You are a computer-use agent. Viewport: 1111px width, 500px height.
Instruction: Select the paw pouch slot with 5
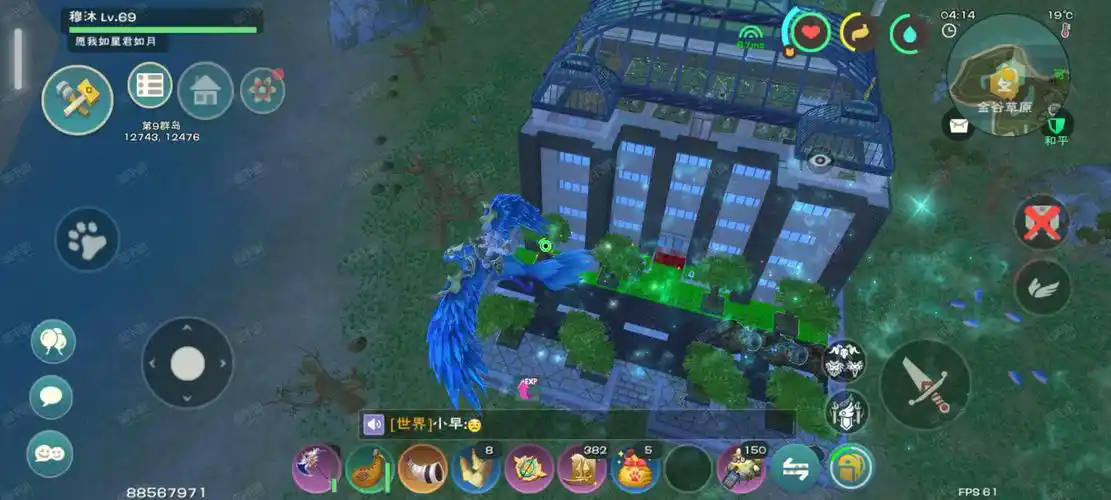click(x=635, y=468)
